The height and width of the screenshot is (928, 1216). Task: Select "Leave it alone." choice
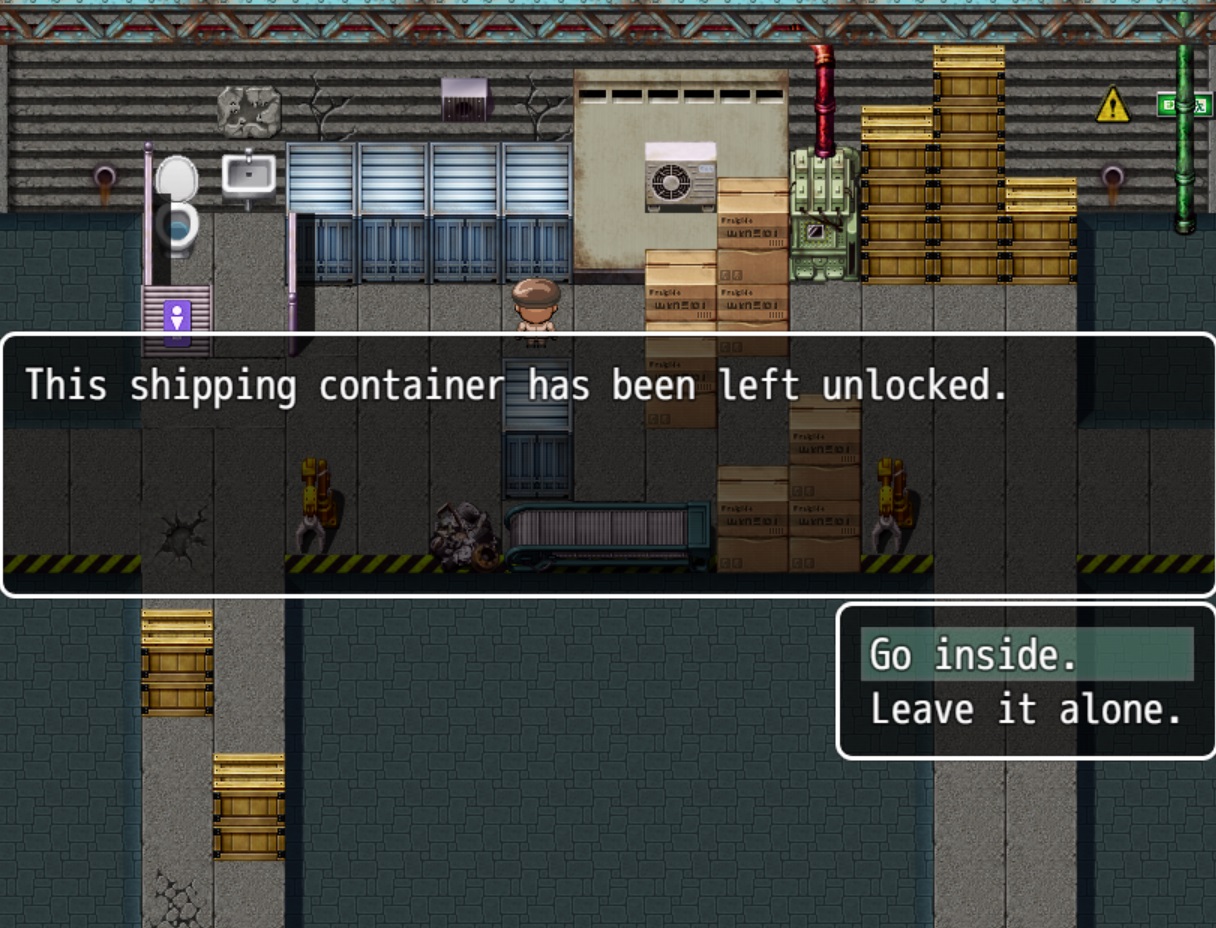pyautogui.click(x=1026, y=710)
